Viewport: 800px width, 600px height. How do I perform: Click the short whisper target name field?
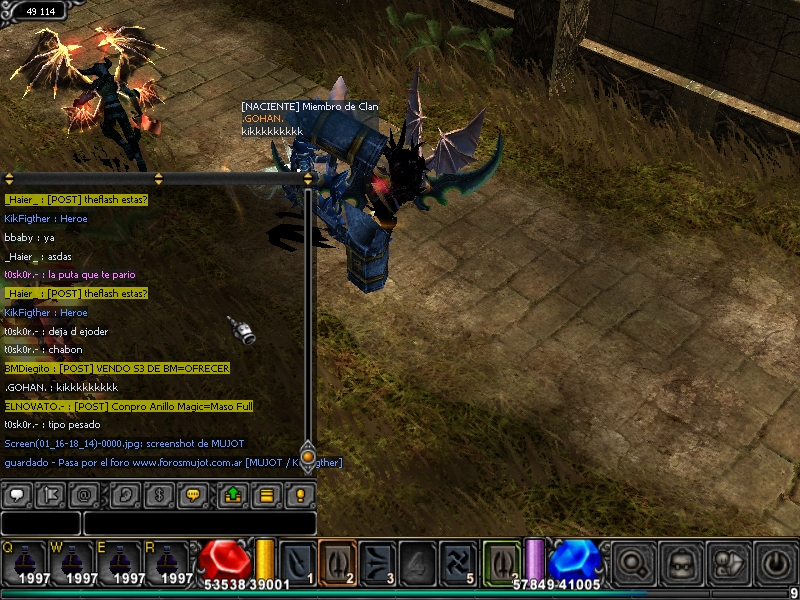tap(40, 523)
